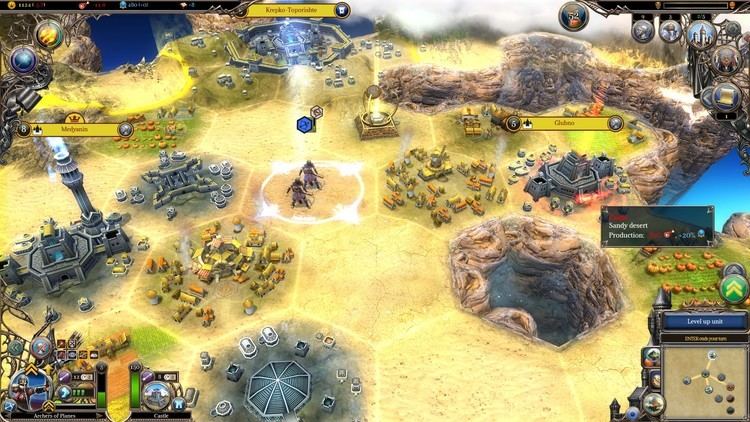
Task: Click the research potion orb at top
Action: click(574, 15)
